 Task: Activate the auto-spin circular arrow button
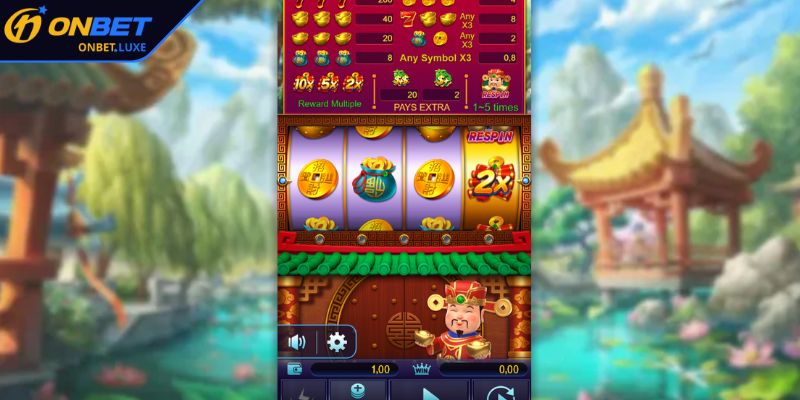point(500,391)
